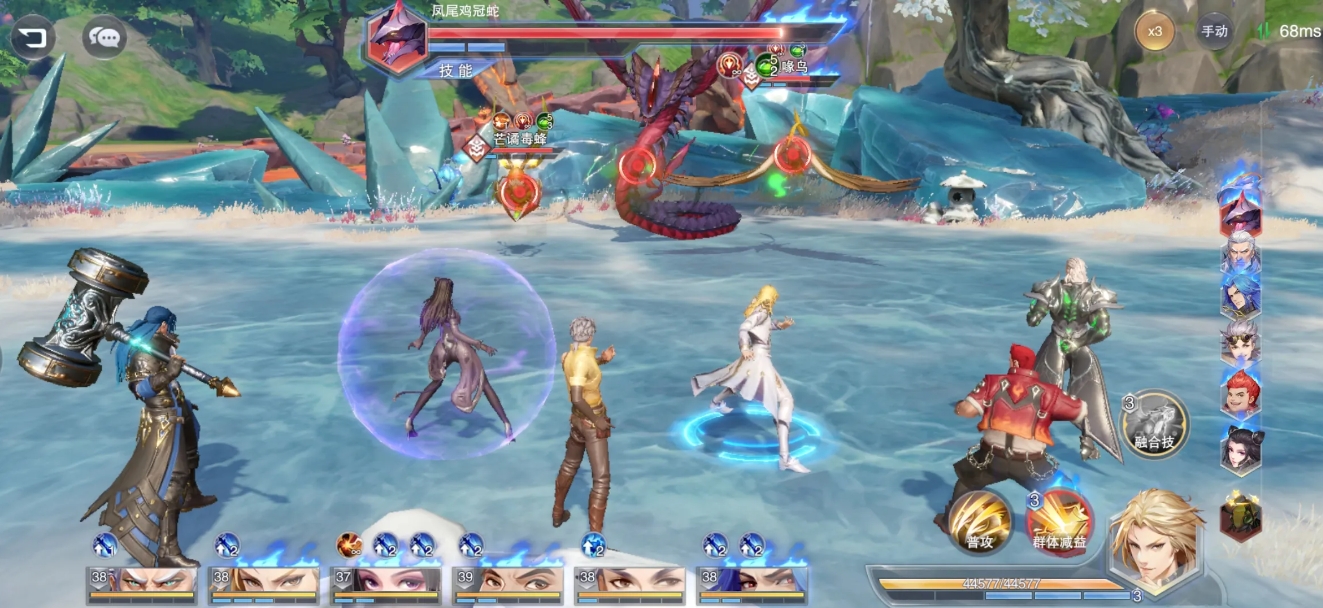Target the 喙鸟 enemy marker
The image size is (1323, 608).
pyautogui.click(x=754, y=75)
